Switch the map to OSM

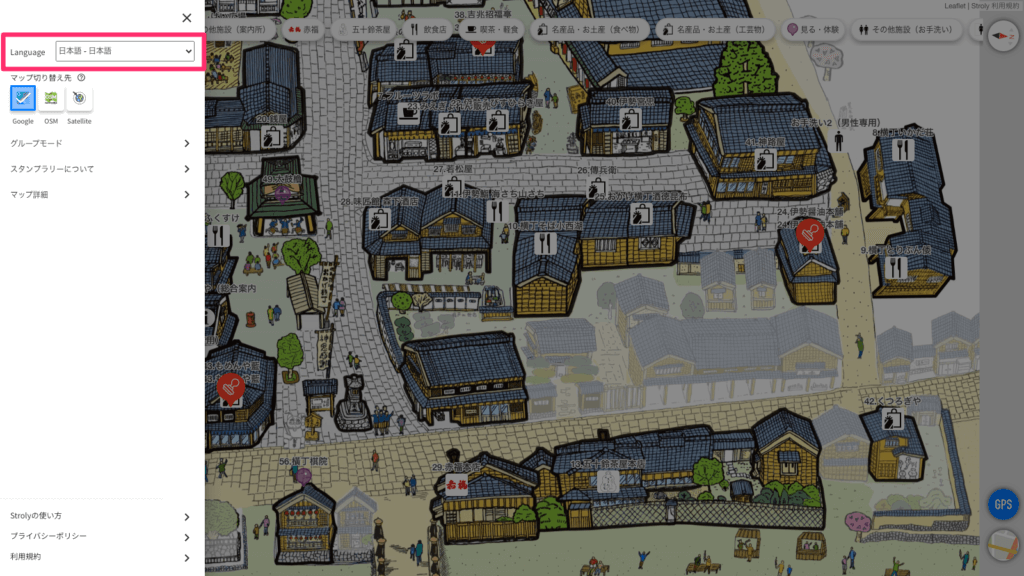pyautogui.click(x=51, y=98)
